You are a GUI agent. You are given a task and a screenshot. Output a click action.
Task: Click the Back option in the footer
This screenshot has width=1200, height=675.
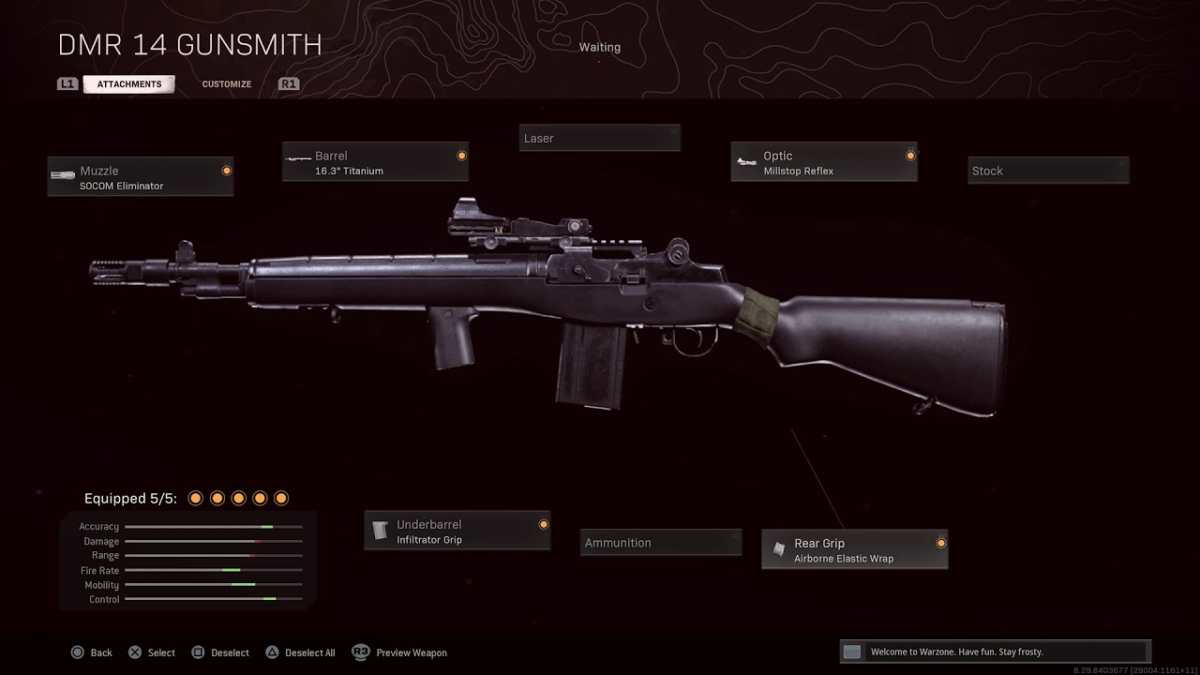click(x=92, y=653)
